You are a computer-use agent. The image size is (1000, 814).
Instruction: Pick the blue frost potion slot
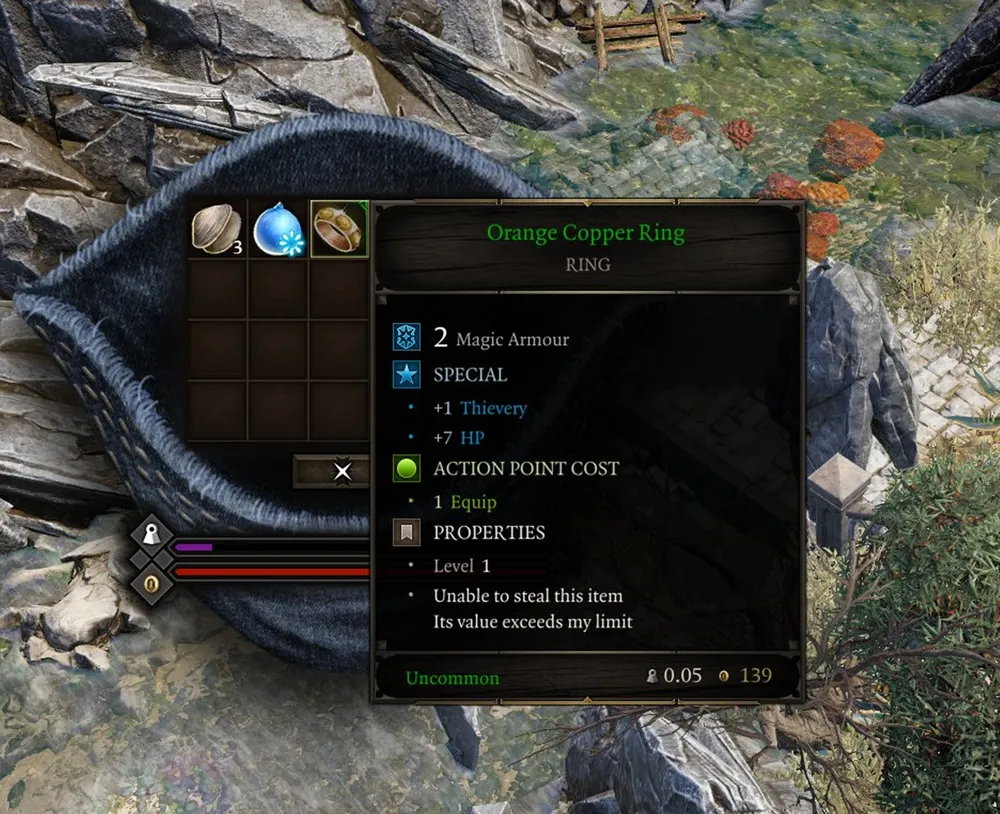pyautogui.click(x=278, y=229)
